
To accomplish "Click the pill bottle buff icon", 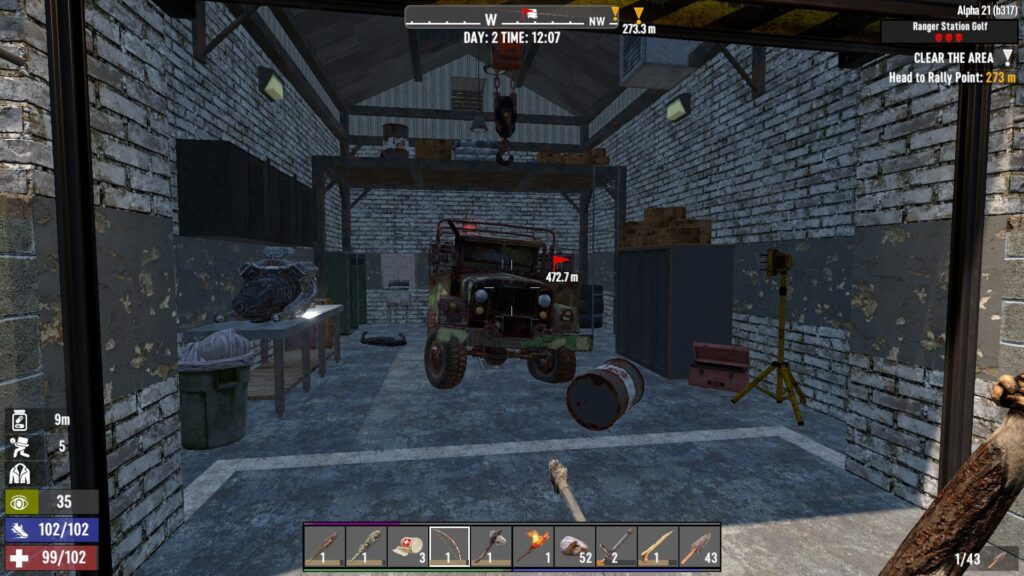I will point(21,421).
